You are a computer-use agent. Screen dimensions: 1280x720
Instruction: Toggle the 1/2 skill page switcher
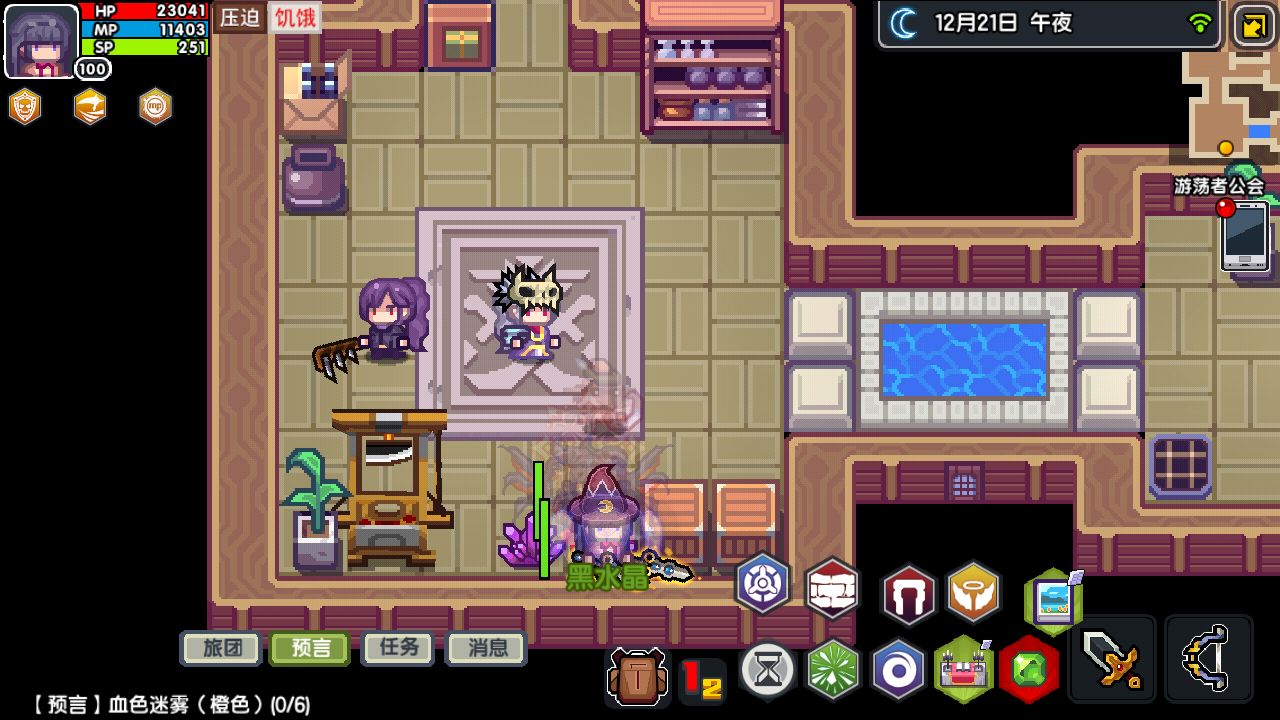[x=702, y=680]
